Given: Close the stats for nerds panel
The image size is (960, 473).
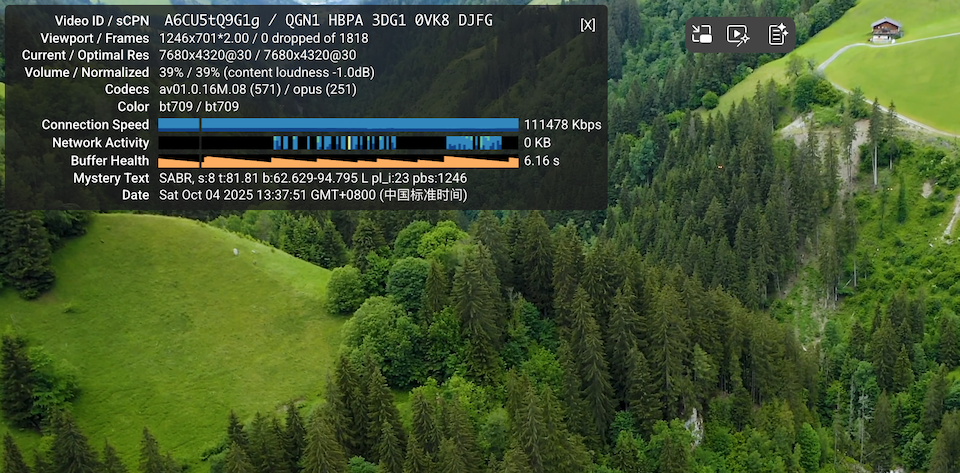Looking at the screenshot, I should pos(587,25).
